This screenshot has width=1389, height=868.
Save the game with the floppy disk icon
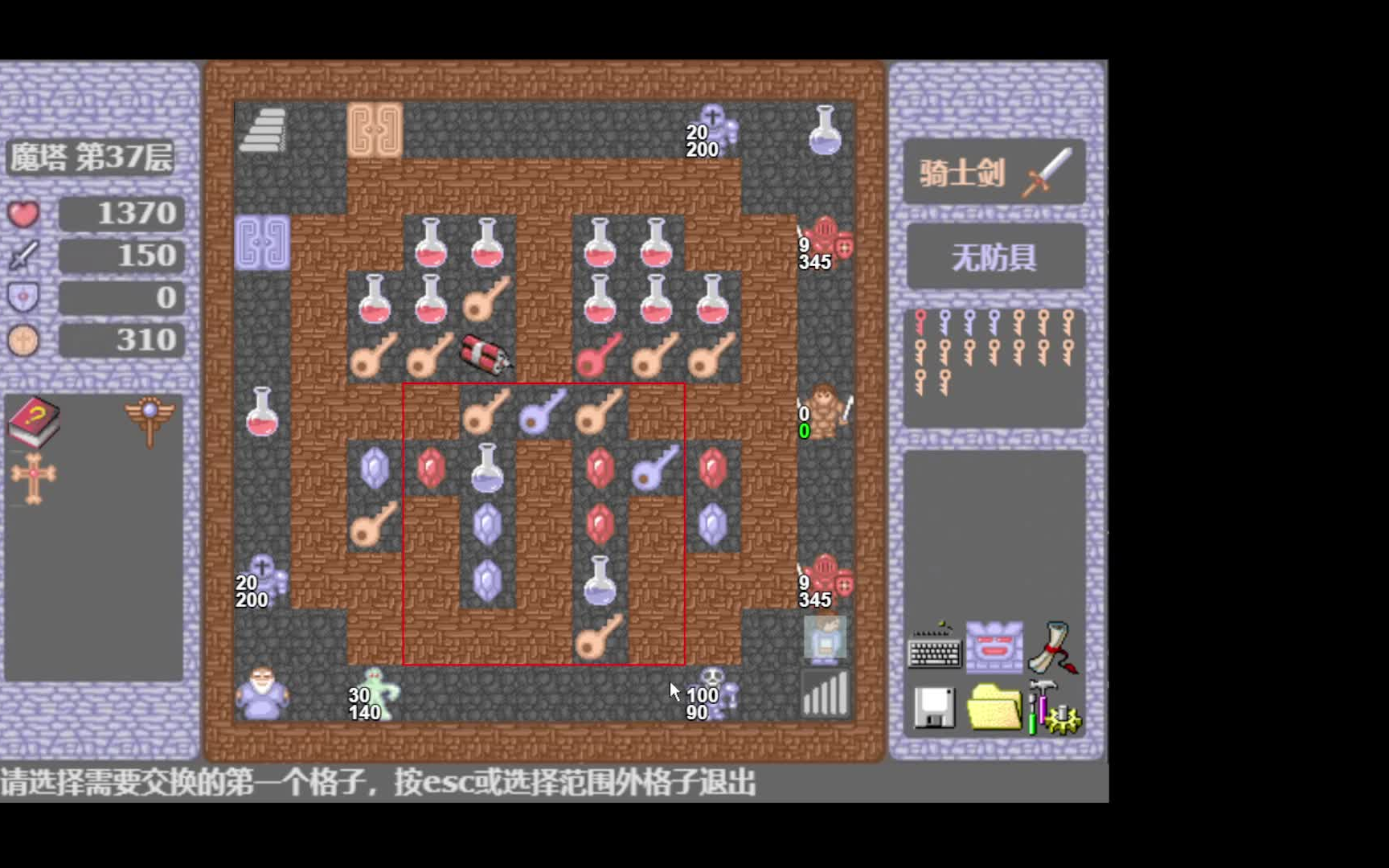pyautogui.click(x=934, y=709)
